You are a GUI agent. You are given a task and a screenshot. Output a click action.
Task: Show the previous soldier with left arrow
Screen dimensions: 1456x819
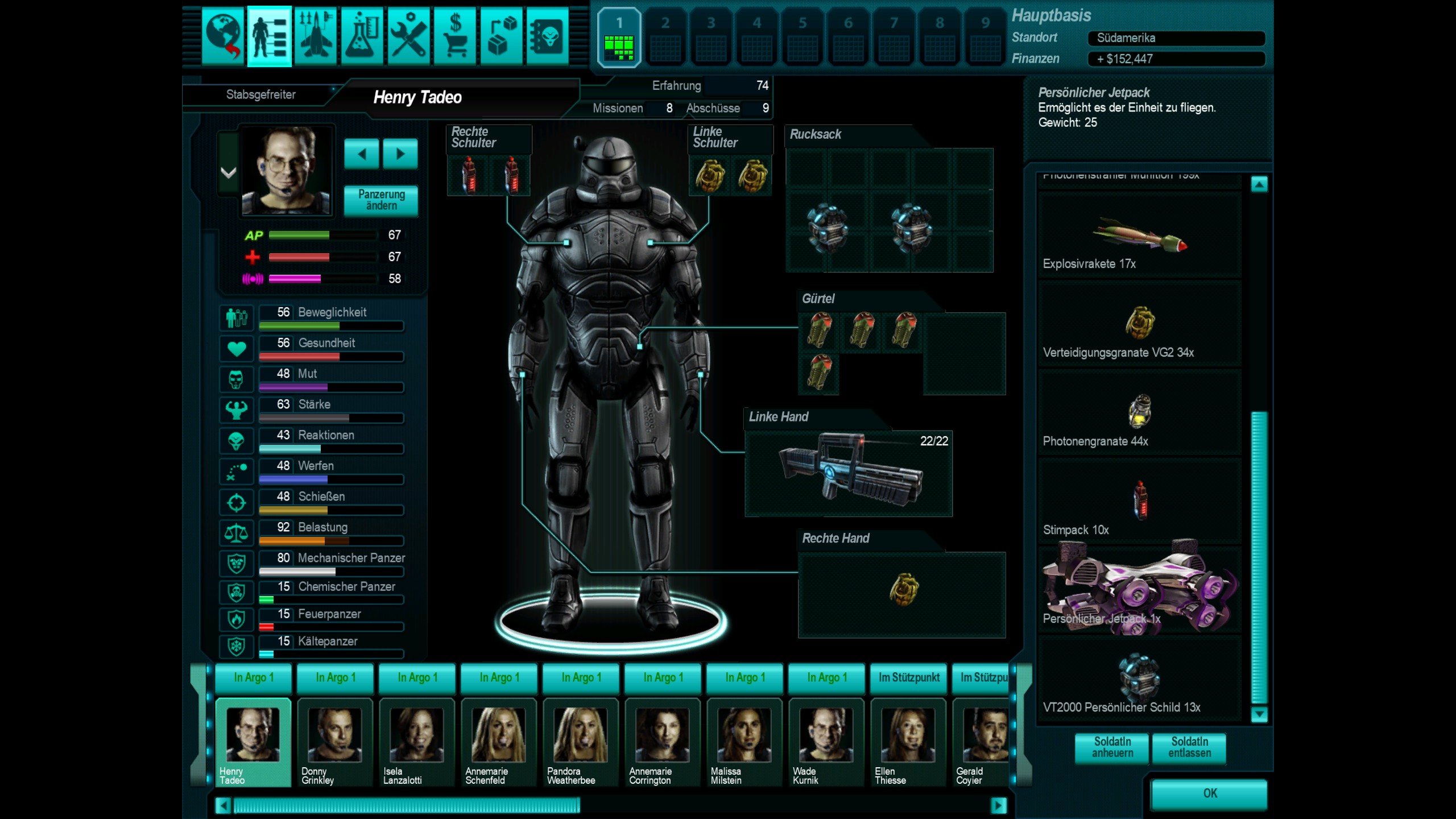(362, 154)
